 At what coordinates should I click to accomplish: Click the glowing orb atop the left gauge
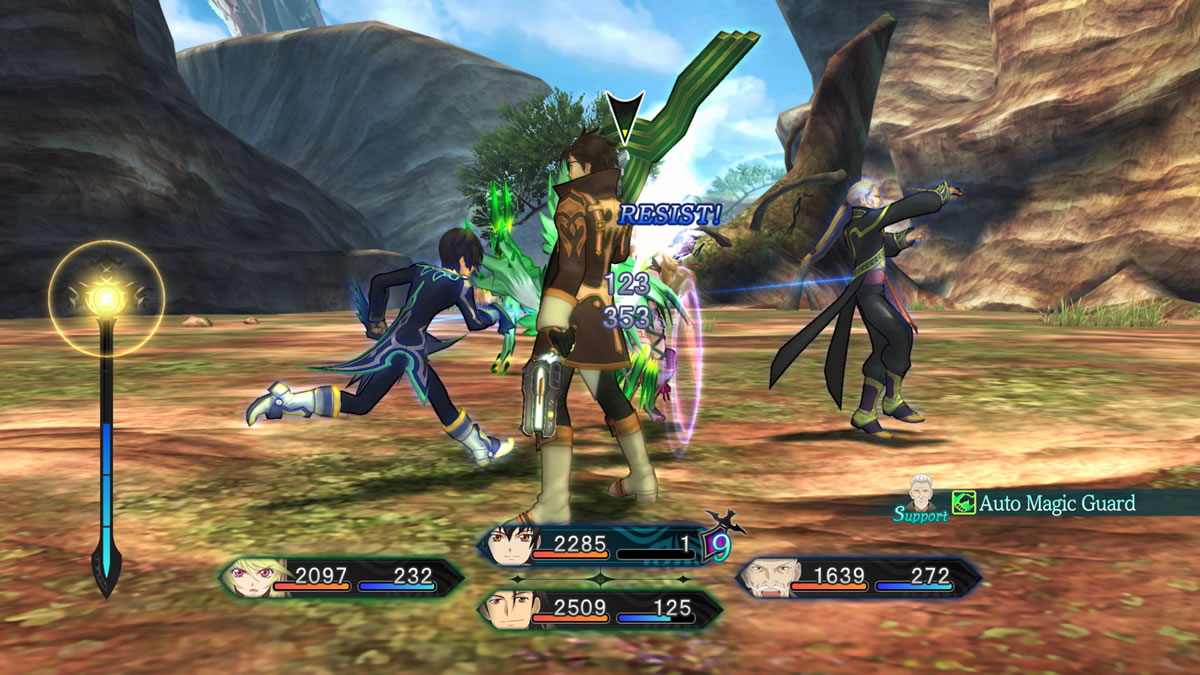104,297
